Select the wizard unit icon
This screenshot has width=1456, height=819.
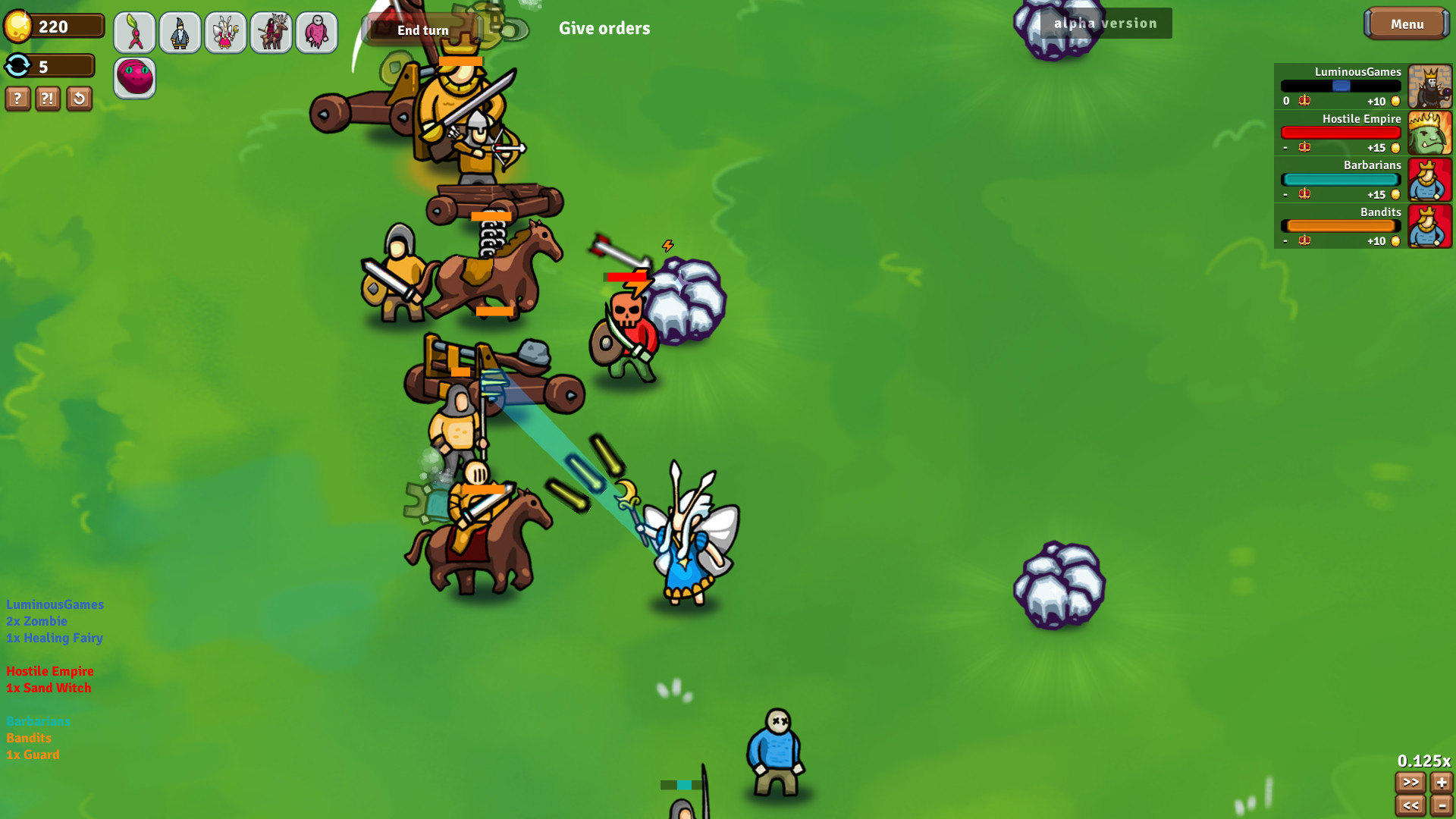(x=180, y=32)
